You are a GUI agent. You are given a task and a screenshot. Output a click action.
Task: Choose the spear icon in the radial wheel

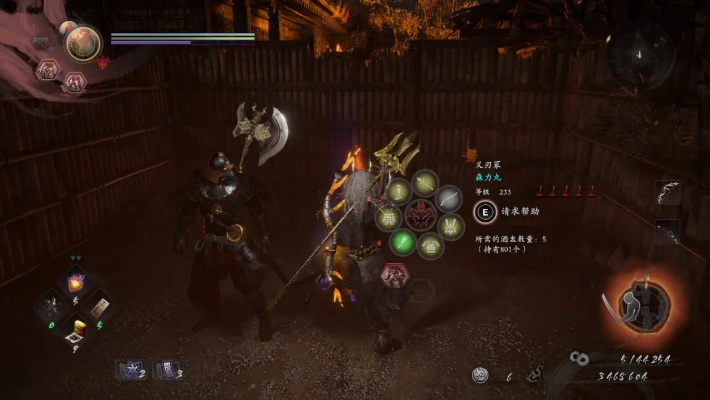click(426, 183)
